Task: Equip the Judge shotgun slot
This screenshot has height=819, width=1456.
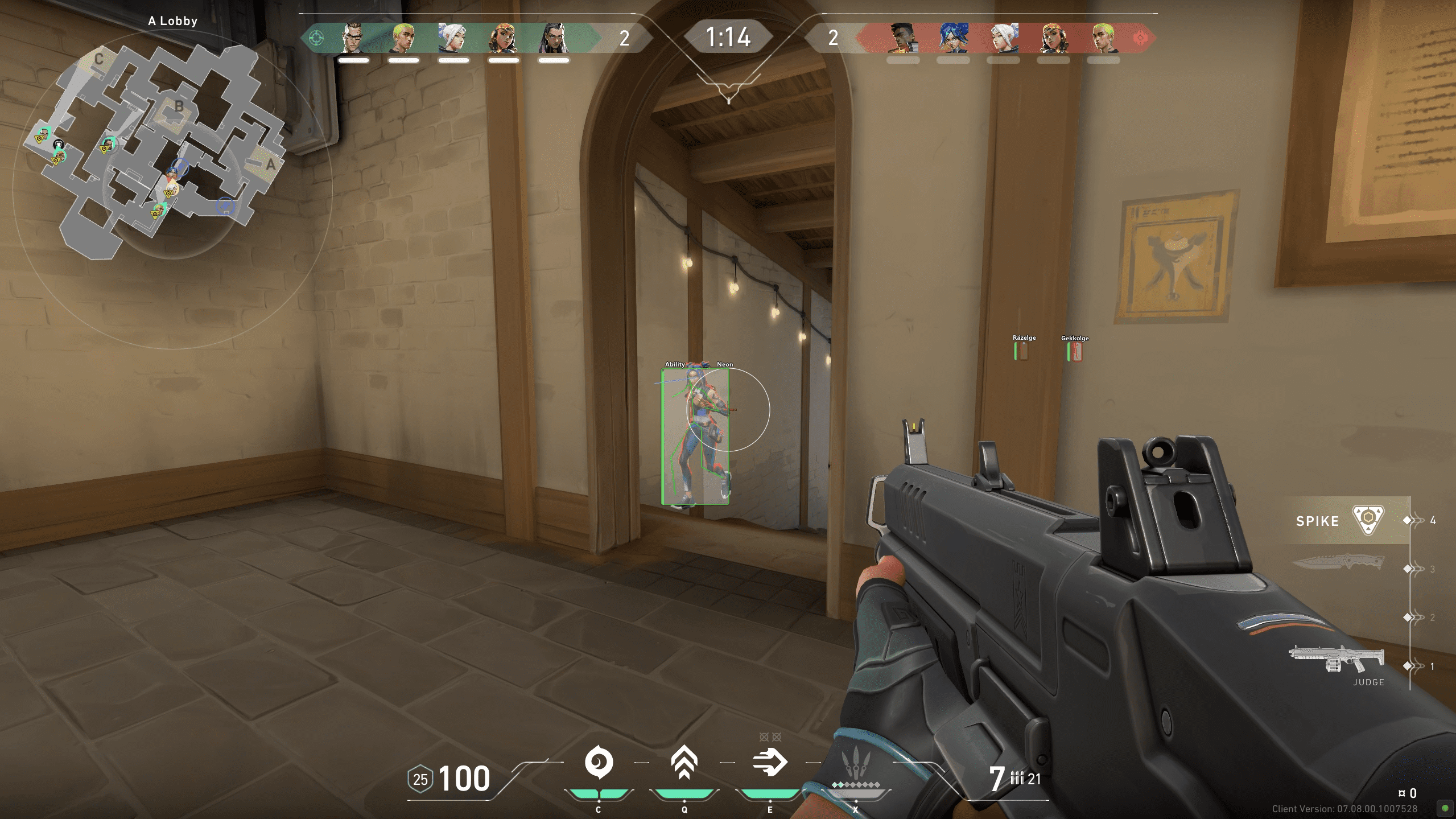Action: point(1336,660)
